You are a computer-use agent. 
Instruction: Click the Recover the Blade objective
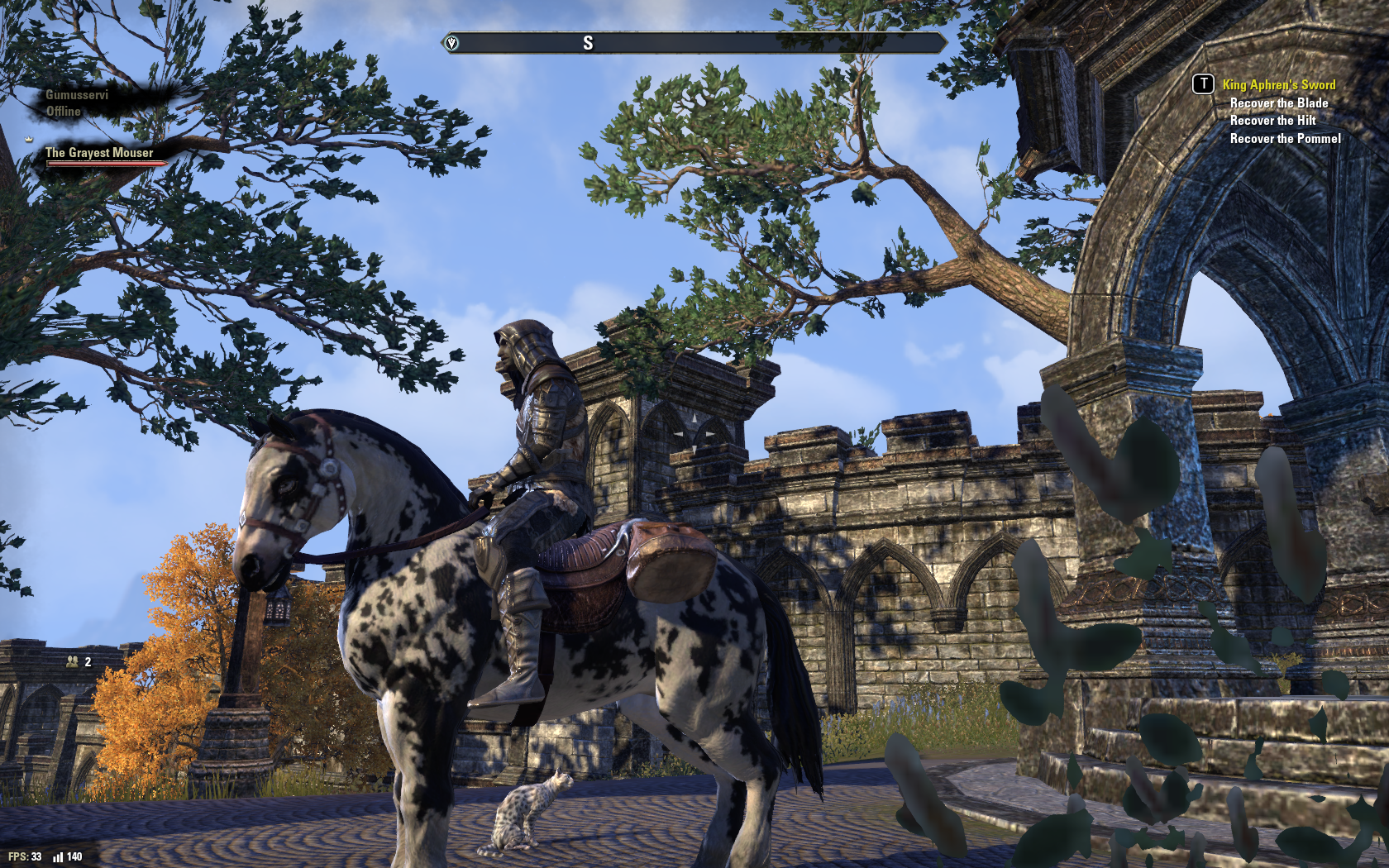(x=1278, y=103)
